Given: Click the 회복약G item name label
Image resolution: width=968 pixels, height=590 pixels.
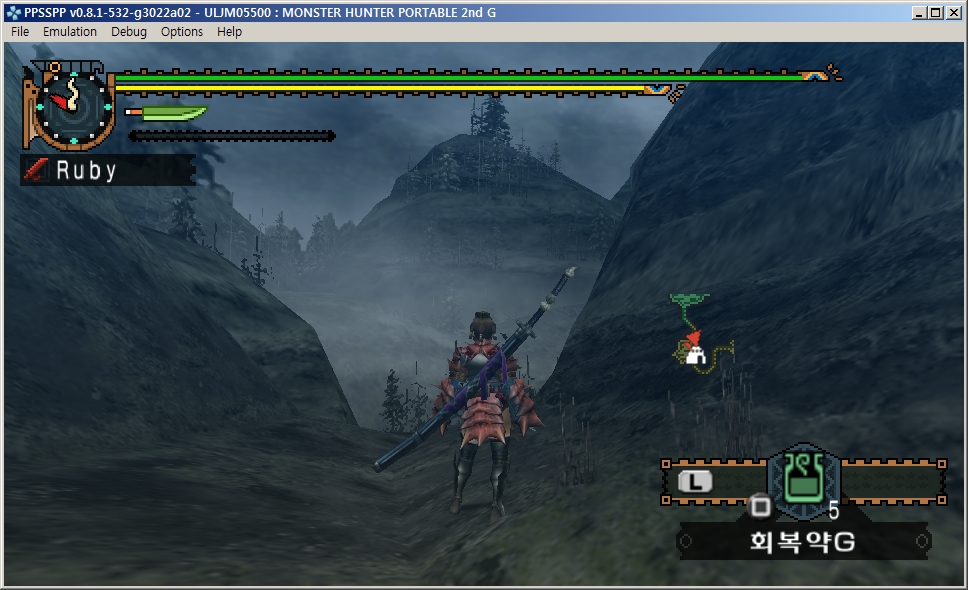Looking at the screenshot, I should [802, 543].
